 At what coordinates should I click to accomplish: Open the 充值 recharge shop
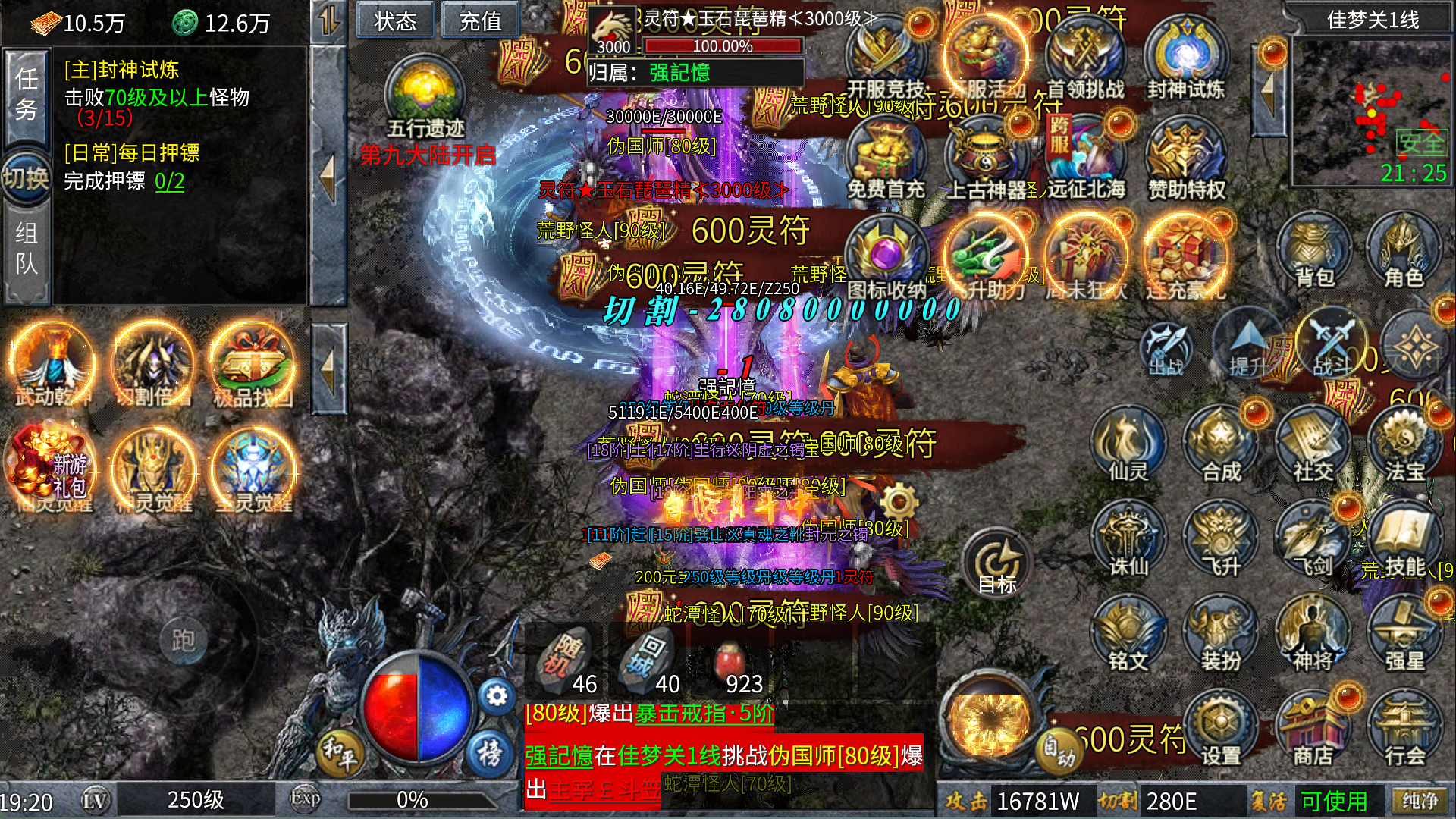tap(480, 20)
